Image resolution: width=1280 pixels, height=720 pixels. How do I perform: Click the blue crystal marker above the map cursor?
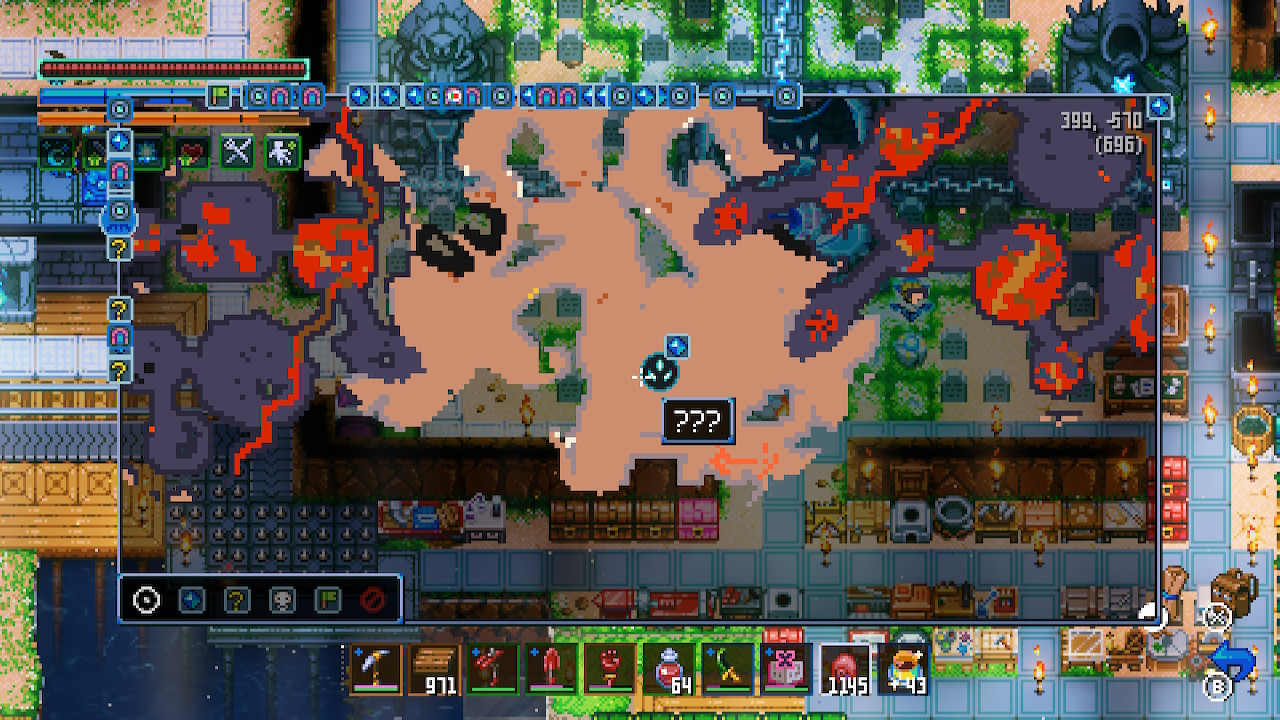pos(677,346)
